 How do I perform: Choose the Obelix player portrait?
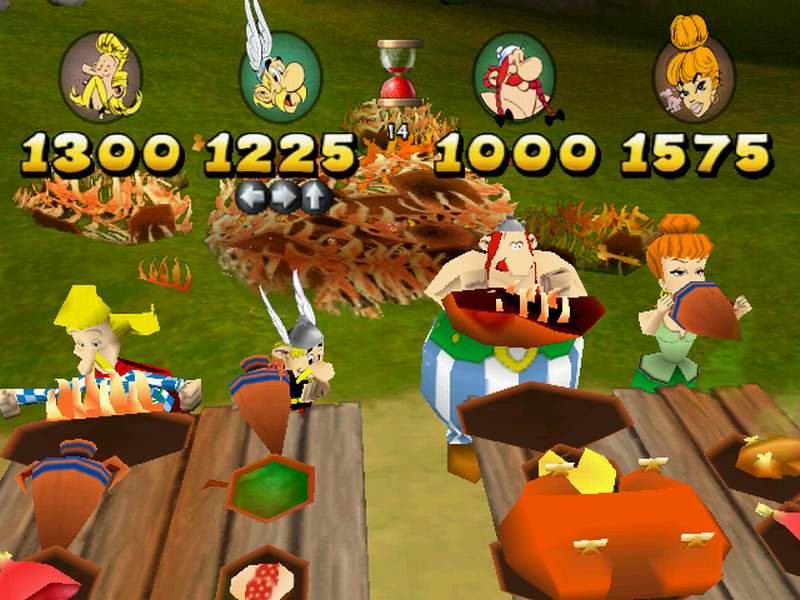[513, 76]
